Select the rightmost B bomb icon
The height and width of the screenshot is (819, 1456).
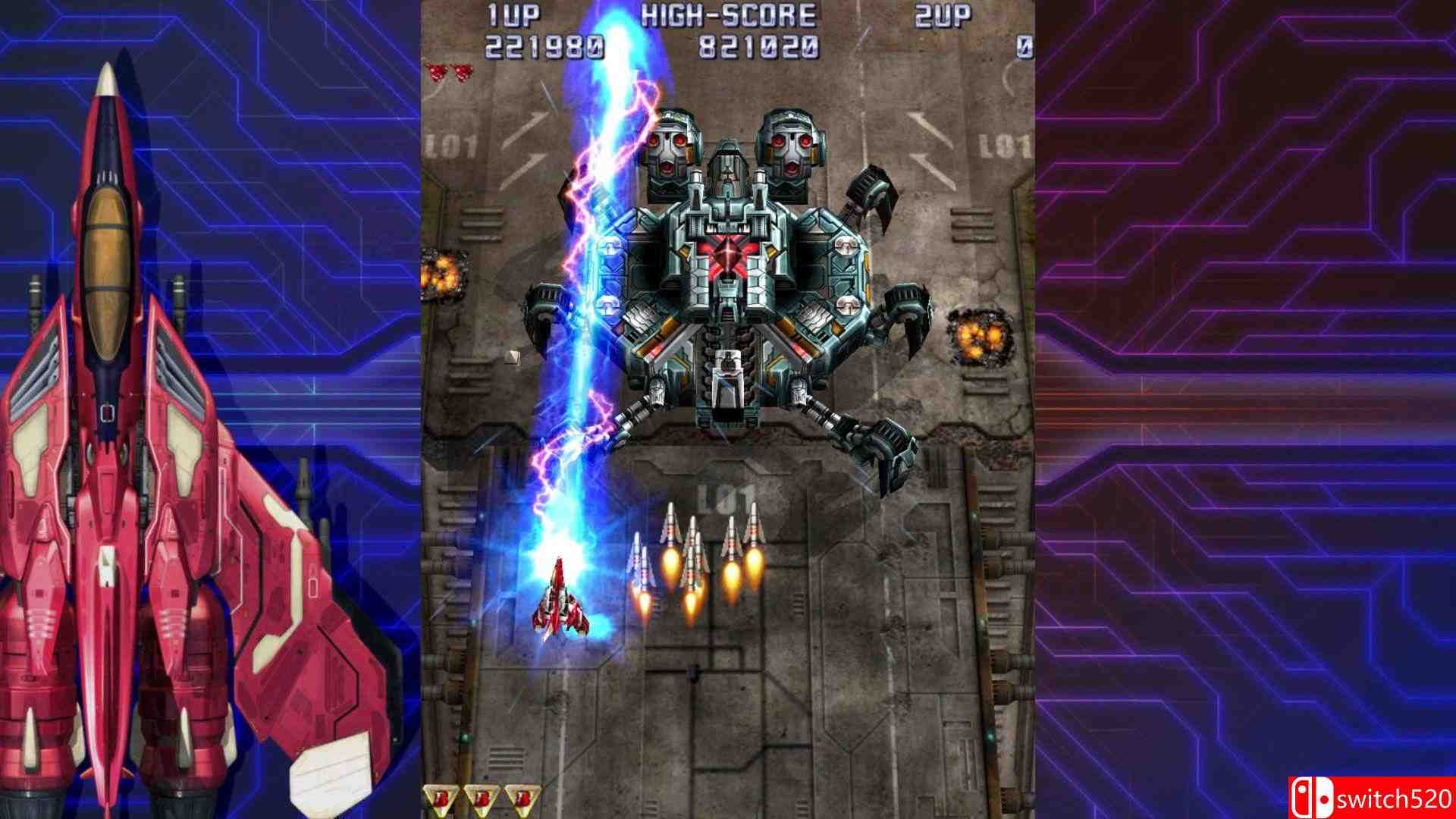pyautogui.click(x=522, y=798)
